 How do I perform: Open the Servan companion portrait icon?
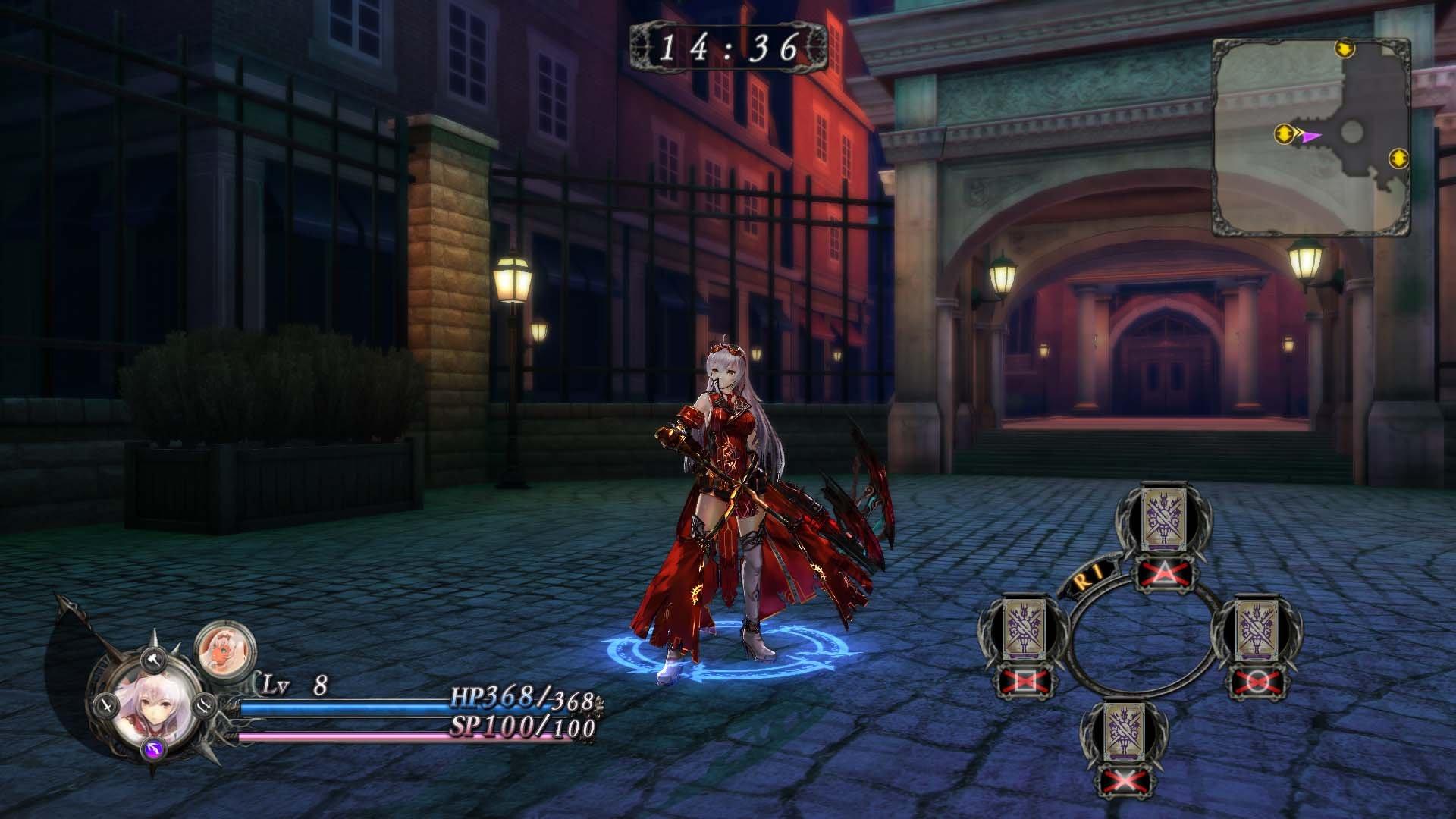point(224,651)
